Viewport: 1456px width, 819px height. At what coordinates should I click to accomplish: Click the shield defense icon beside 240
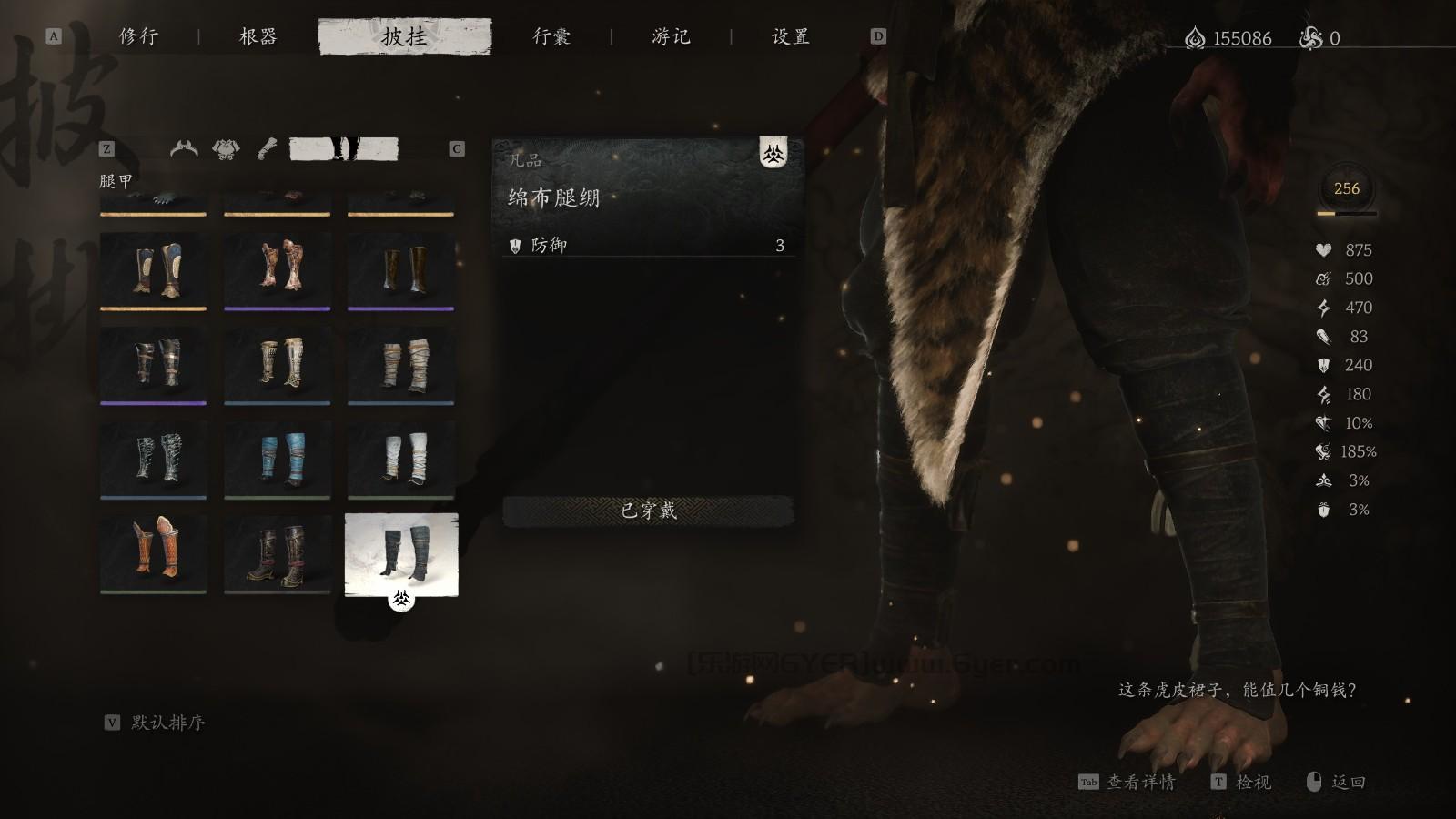1324,366
